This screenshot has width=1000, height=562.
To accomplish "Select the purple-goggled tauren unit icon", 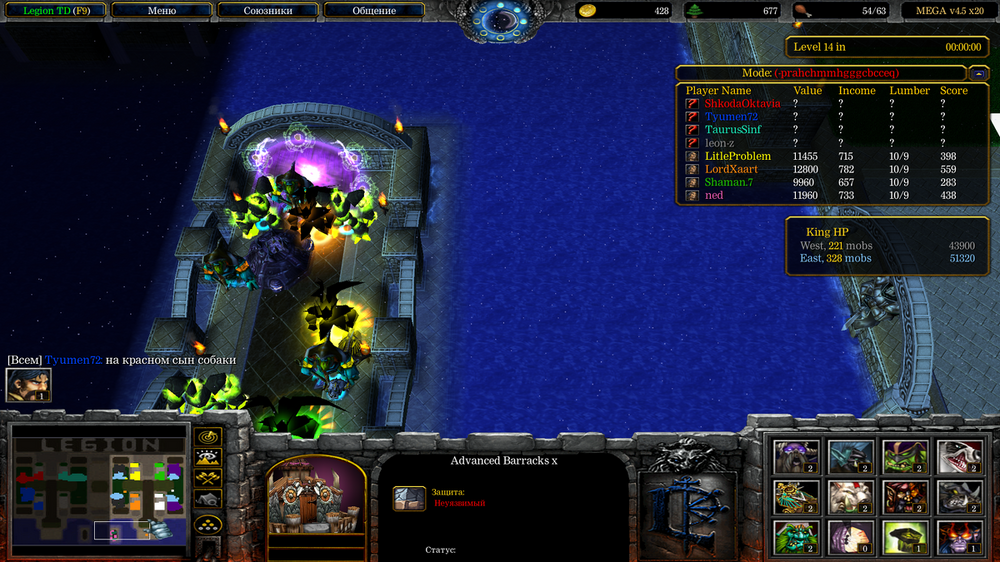I will pyautogui.click(x=796, y=456).
